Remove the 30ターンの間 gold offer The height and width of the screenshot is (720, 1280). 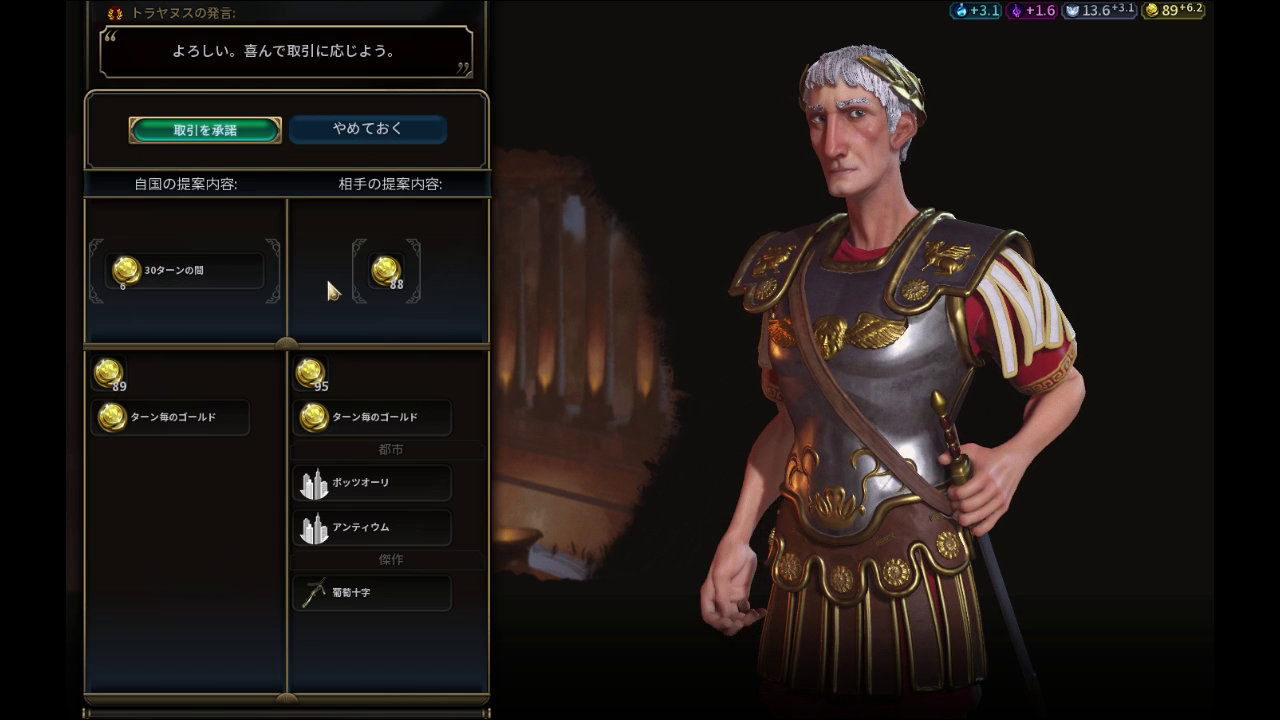click(184, 271)
